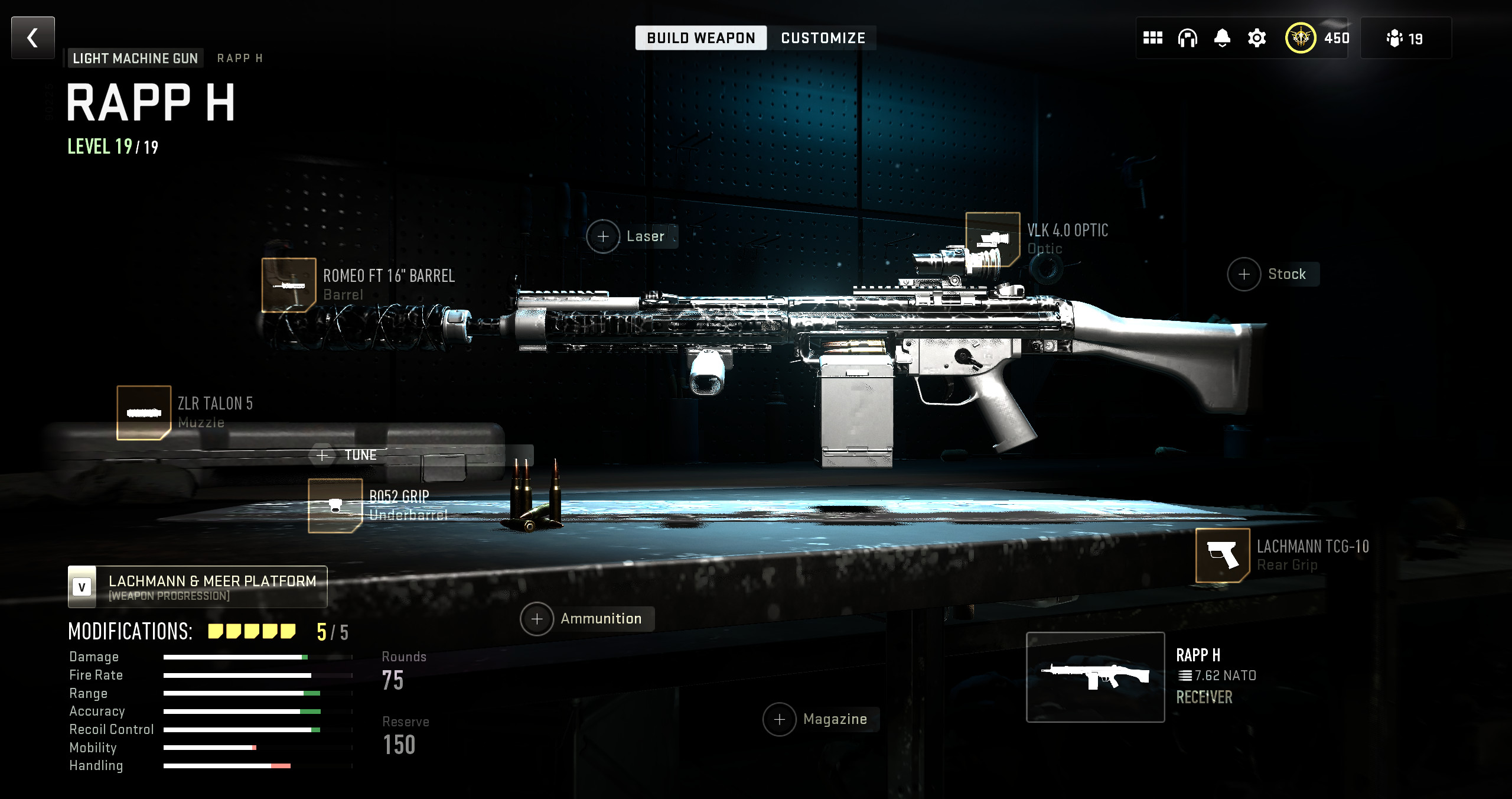Image resolution: width=1512 pixels, height=799 pixels.
Task: Open the headset voice channel icon
Action: tap(1187, 38)
